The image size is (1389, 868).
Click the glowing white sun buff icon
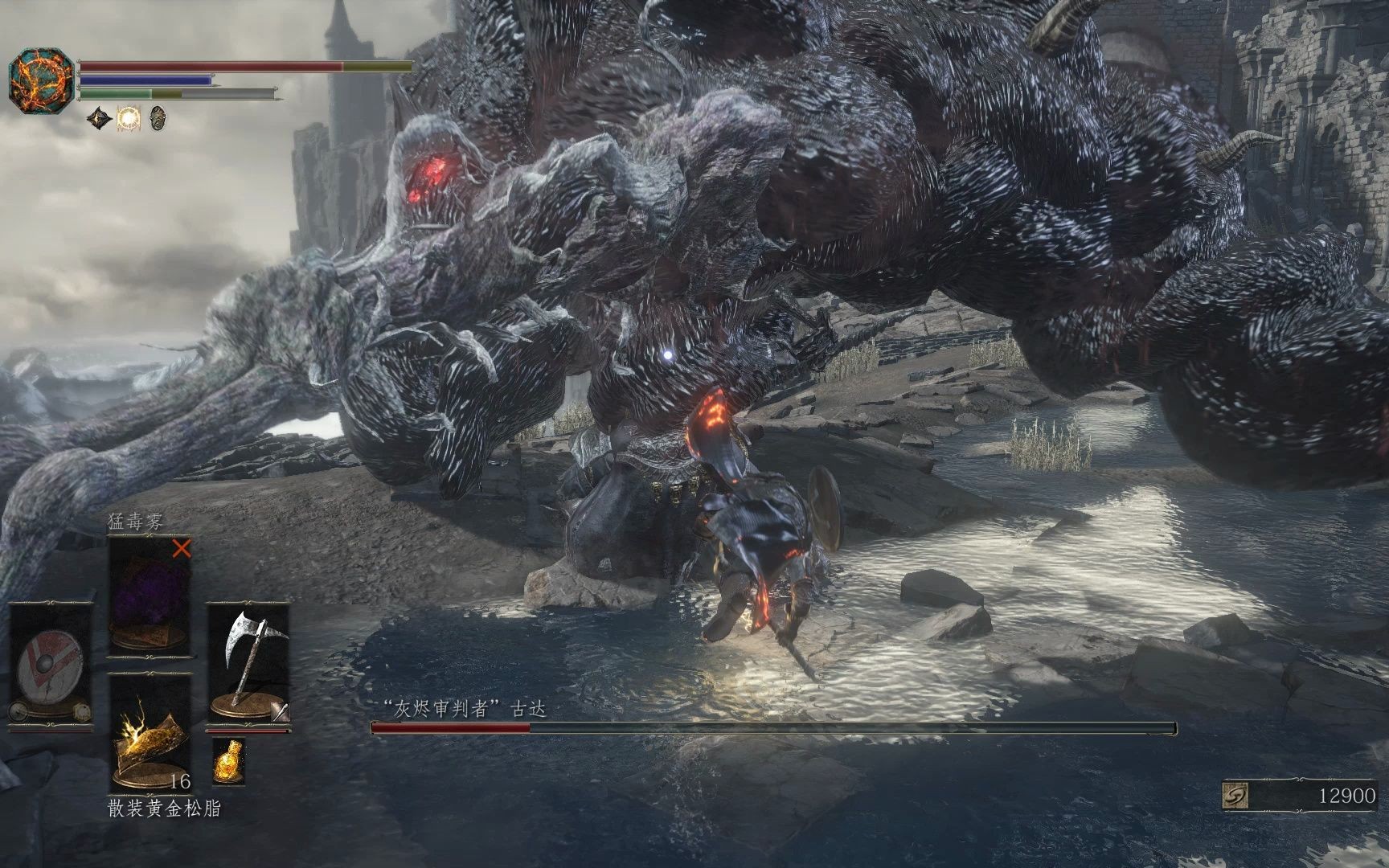pos(129,118)
